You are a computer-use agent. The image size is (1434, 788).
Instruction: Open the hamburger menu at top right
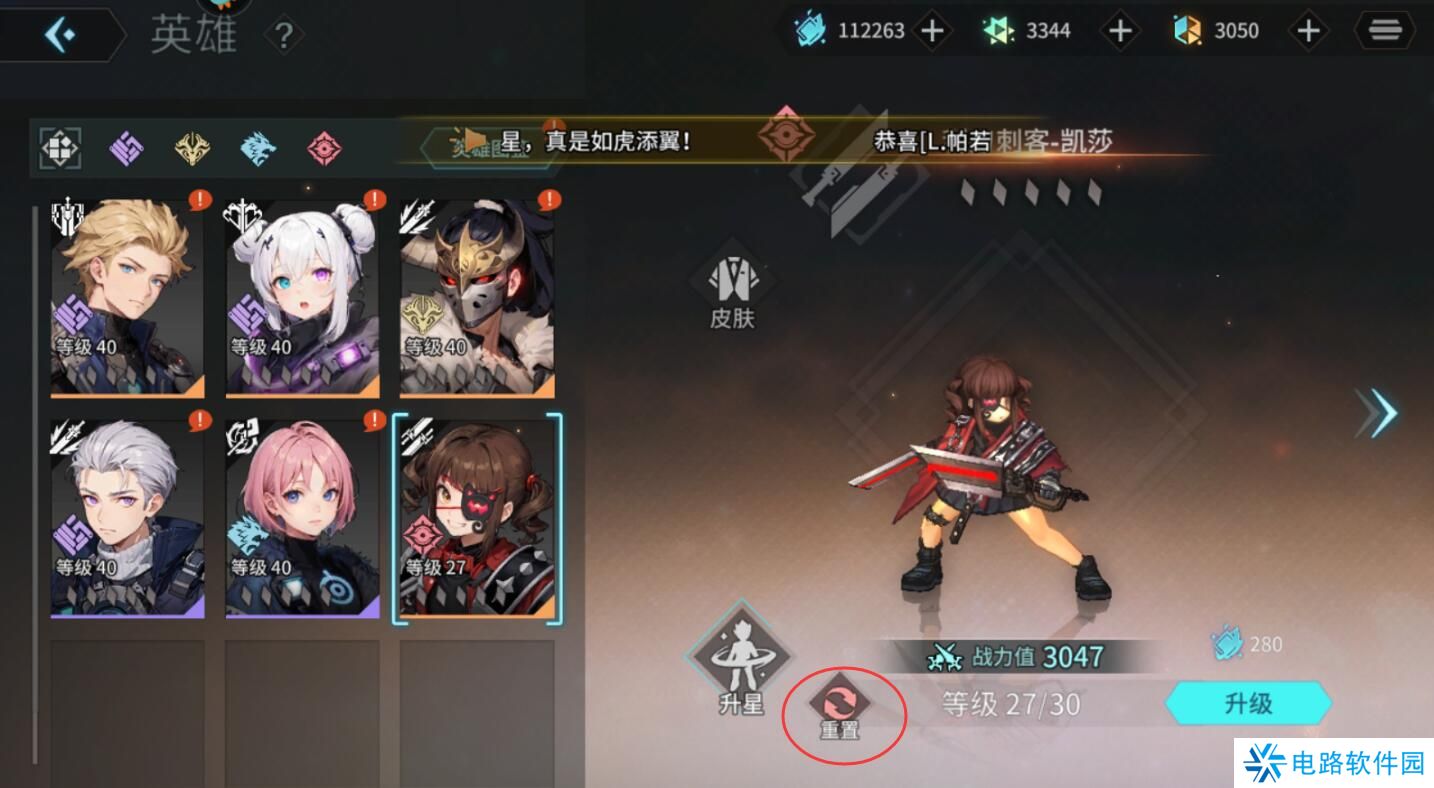click(1385, 30)
